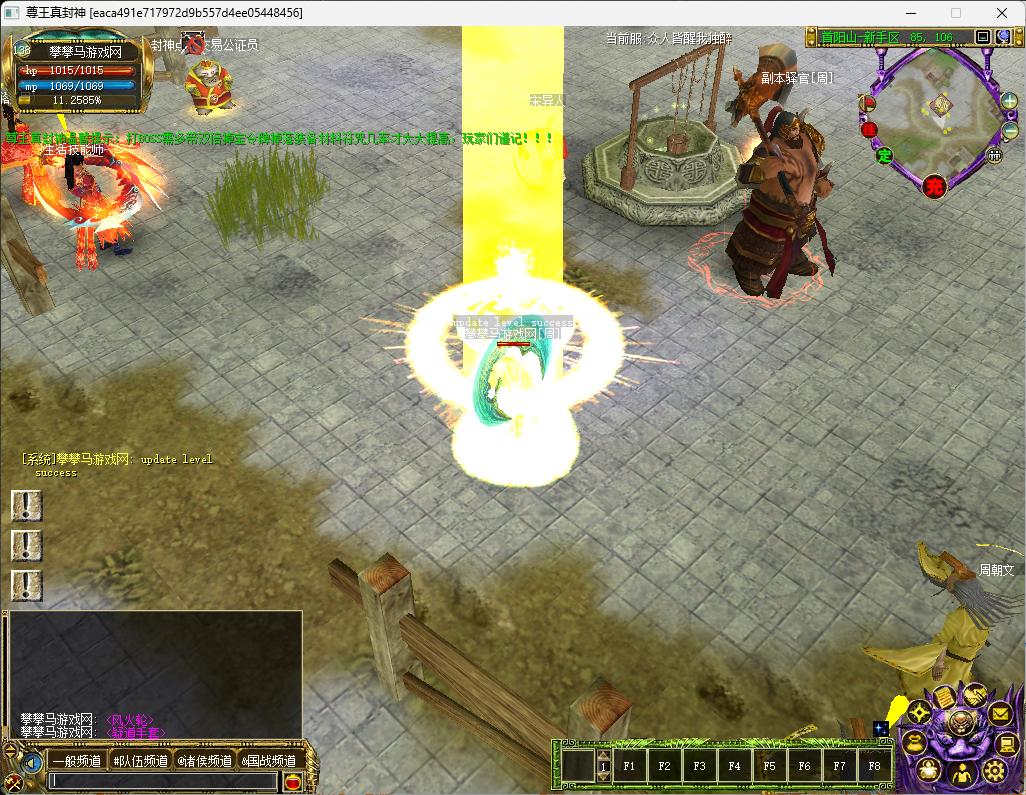Select the F5 hotbar slot

pyautogui.click(x=769, y=767)
